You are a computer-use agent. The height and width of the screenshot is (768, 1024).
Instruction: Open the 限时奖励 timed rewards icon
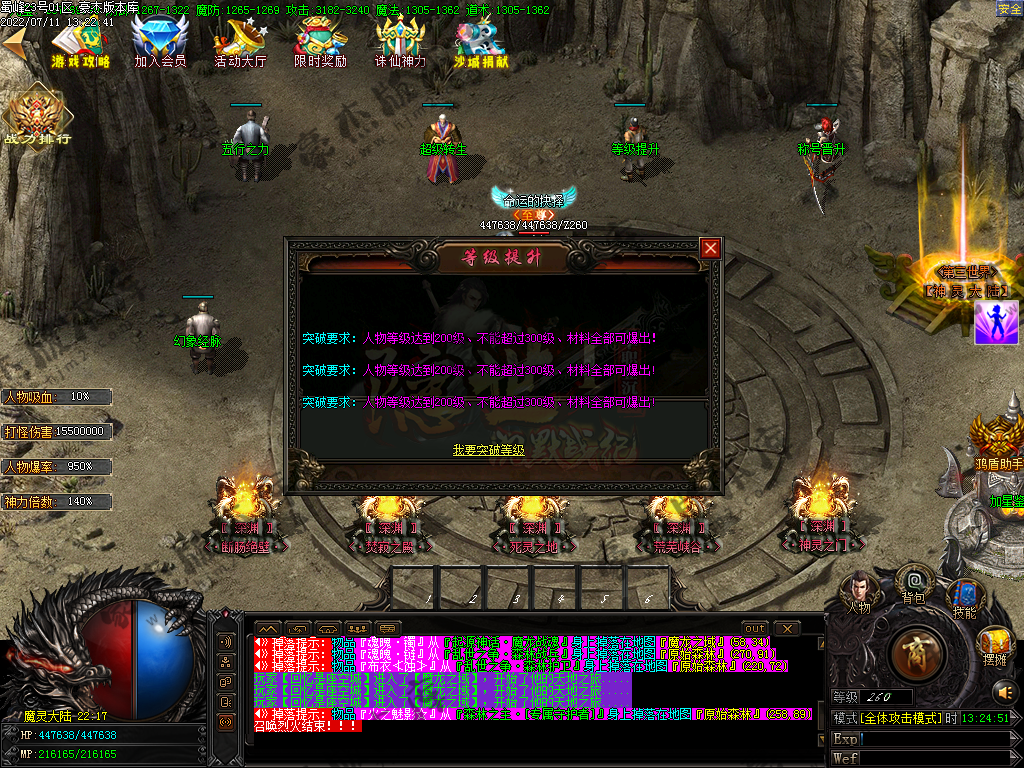pos(320,42)
